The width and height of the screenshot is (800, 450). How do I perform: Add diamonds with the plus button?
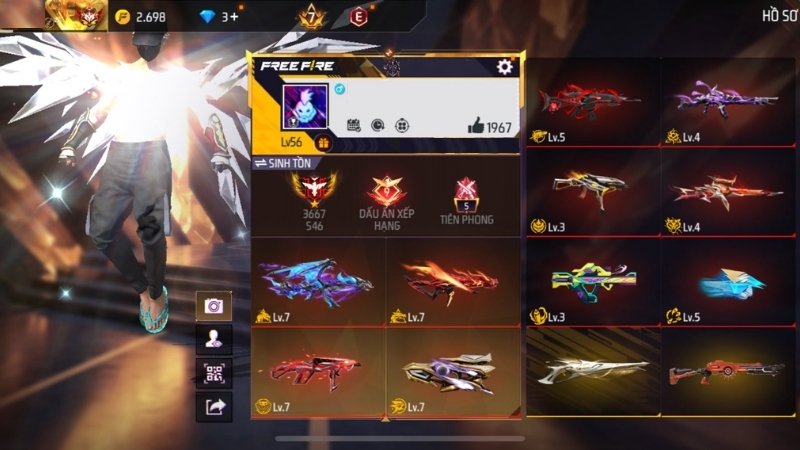pyautogui.click(x=234, y=16)
